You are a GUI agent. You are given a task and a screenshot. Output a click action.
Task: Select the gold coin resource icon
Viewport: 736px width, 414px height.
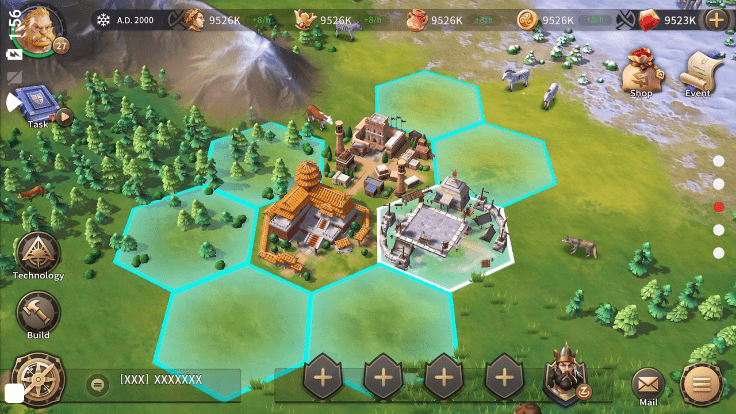tap(527, 19)
